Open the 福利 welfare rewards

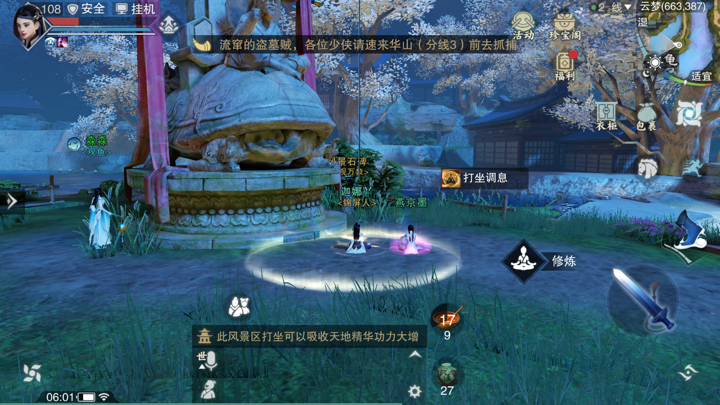[565, 65]
